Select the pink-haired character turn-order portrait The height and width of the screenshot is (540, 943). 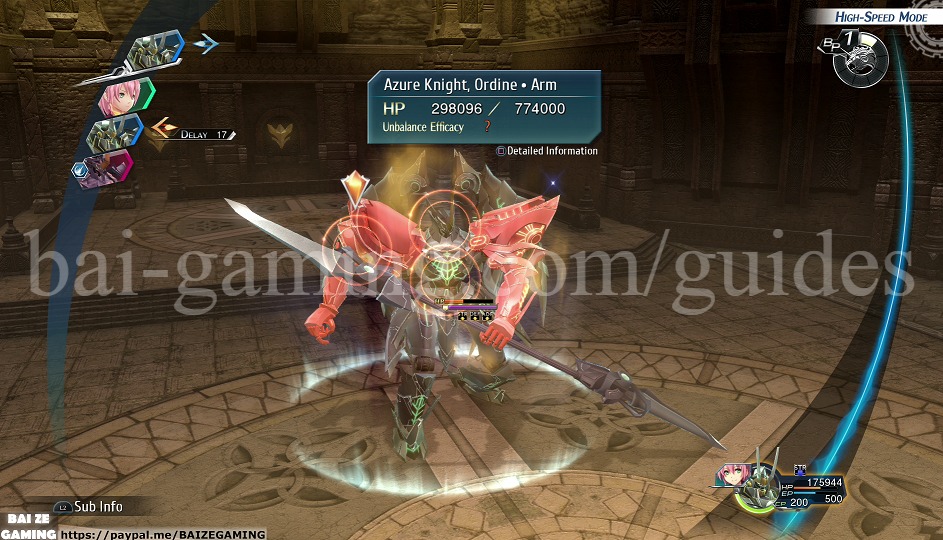(x=122, y=96)
